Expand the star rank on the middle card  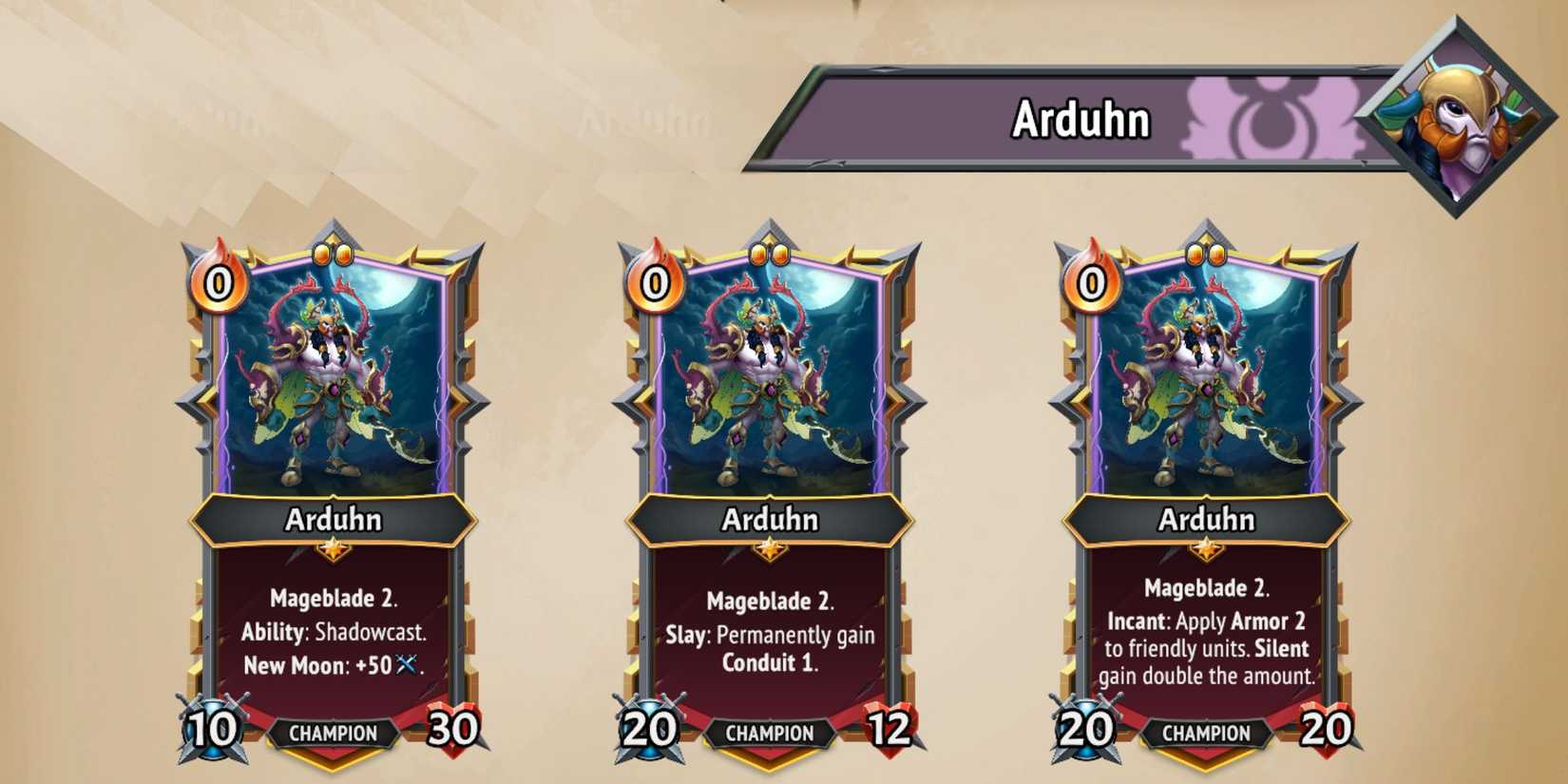point(772,548)
